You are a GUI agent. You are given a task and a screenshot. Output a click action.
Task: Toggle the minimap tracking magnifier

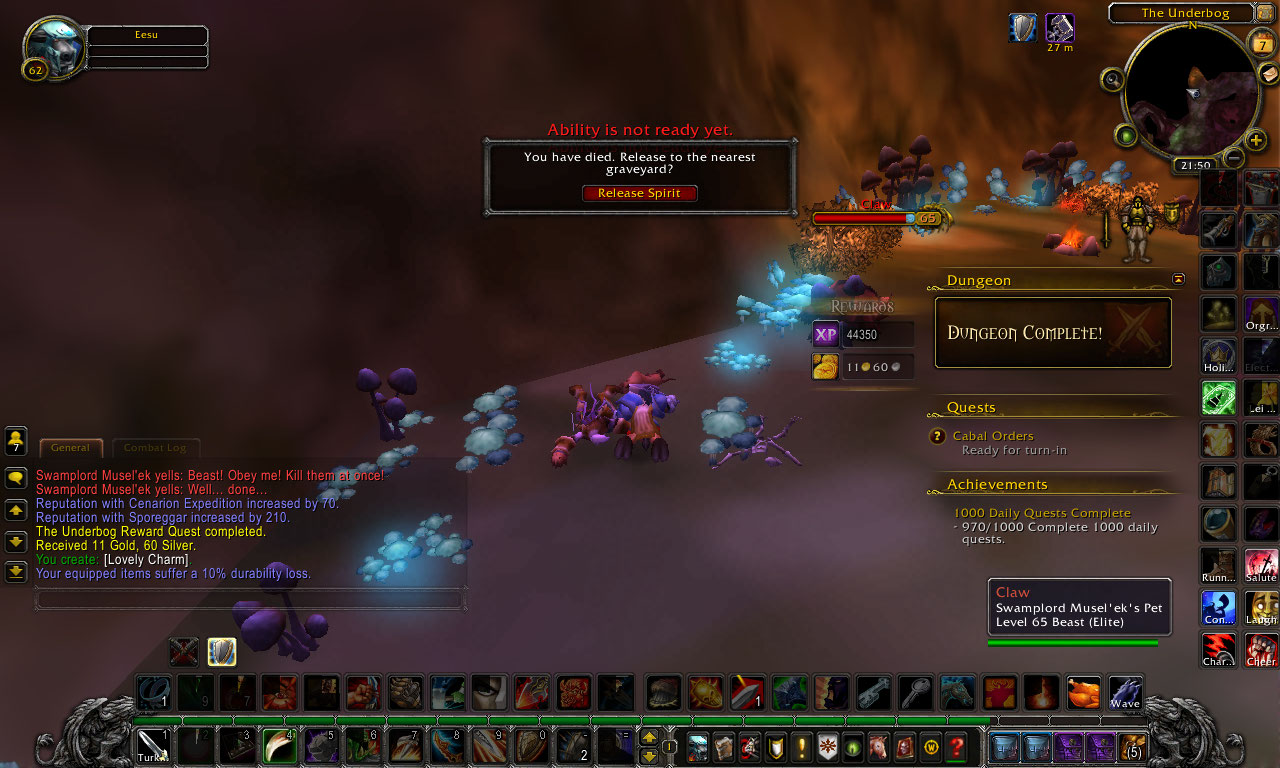[1112, 78]
